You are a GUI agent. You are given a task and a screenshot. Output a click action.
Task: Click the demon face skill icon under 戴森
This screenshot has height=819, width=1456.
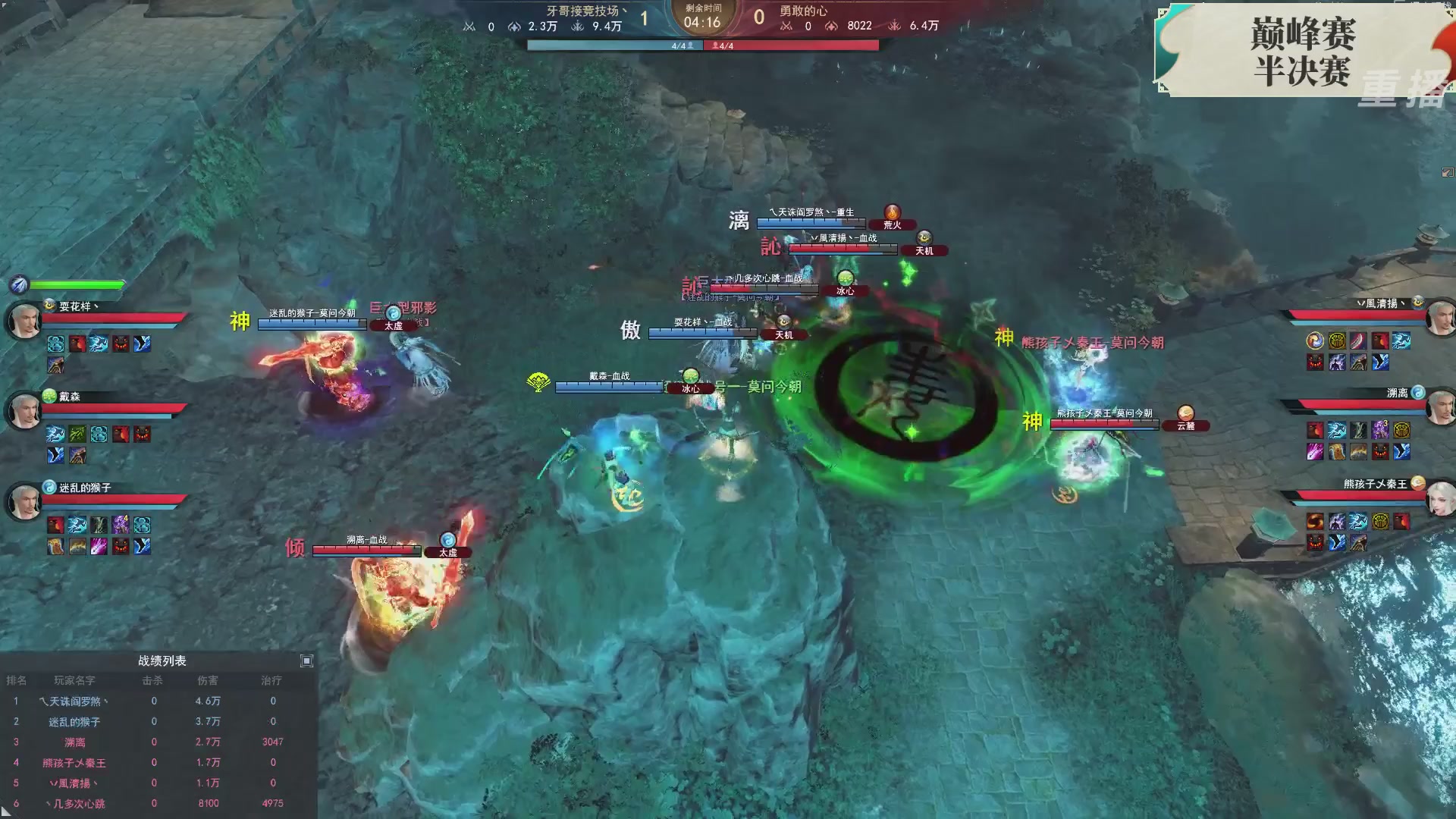(x=142, y=435)
